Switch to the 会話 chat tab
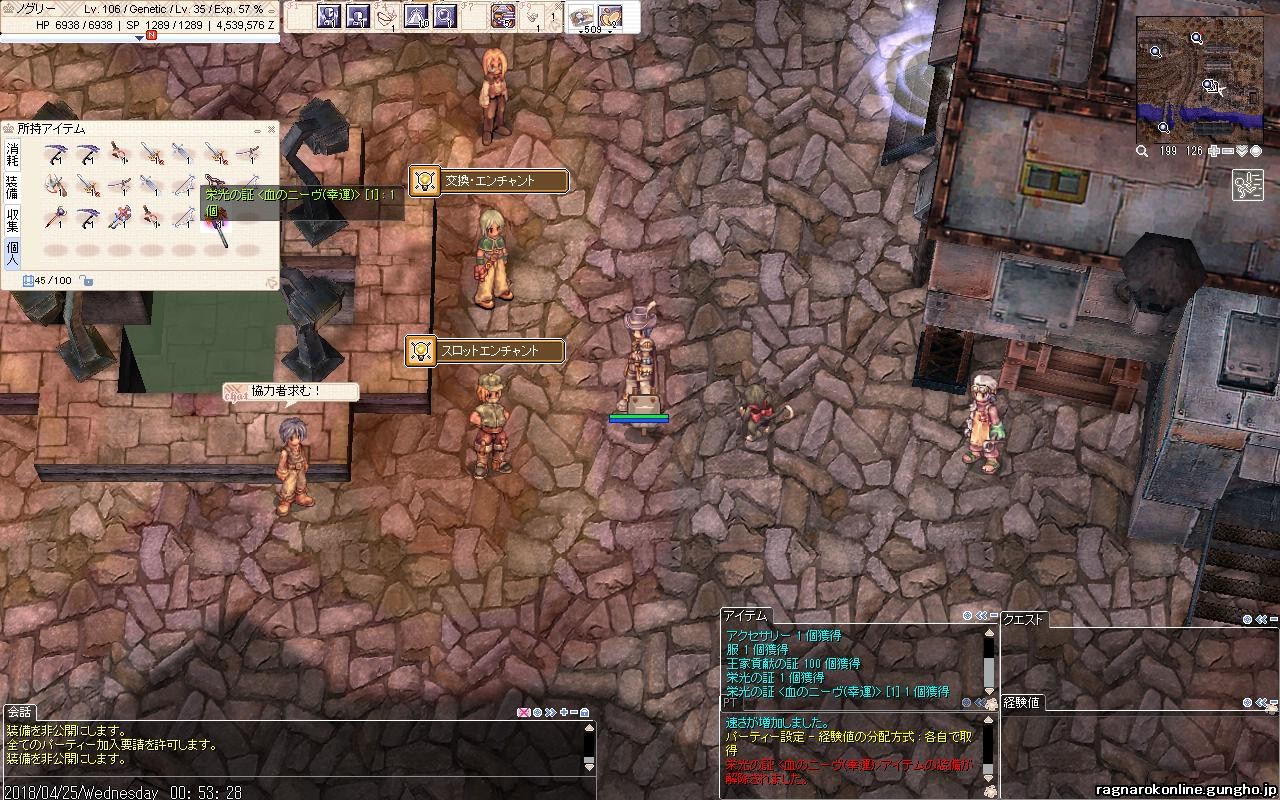Image resolution: width=1280 pixels, height=800 pixels. coord(19,712)
